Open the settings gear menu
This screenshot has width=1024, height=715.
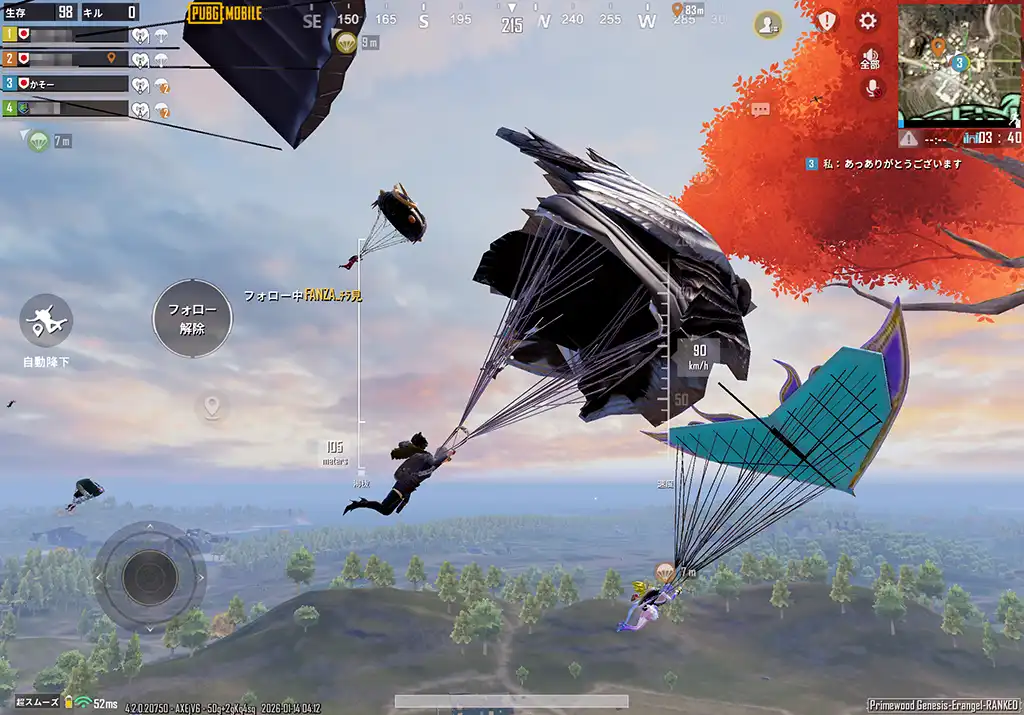click(x=868, y=21)
